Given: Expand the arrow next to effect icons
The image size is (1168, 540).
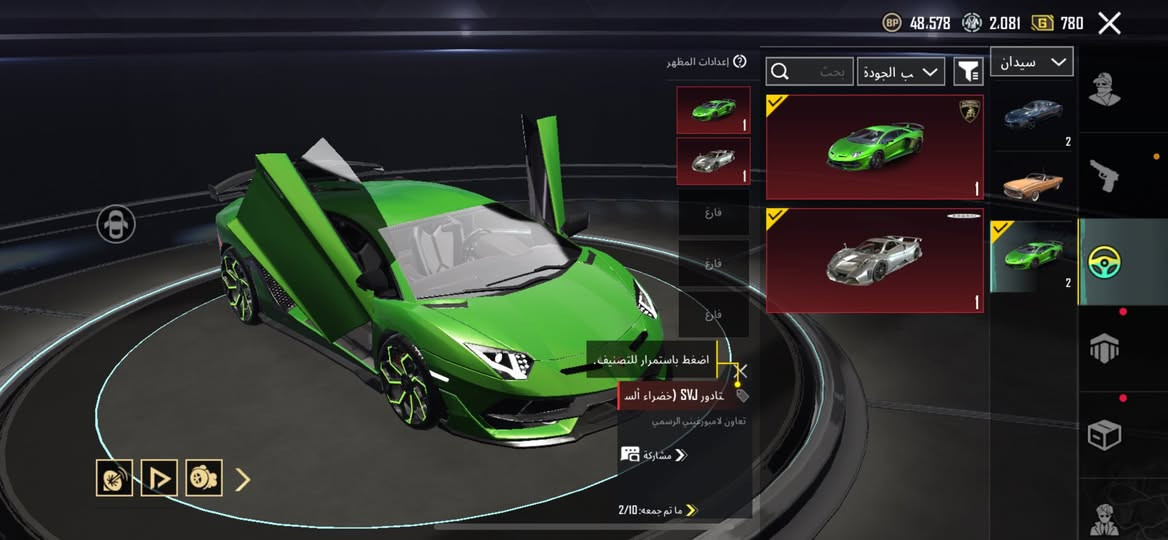Looking at the screenshot, I should coord(242,480).
